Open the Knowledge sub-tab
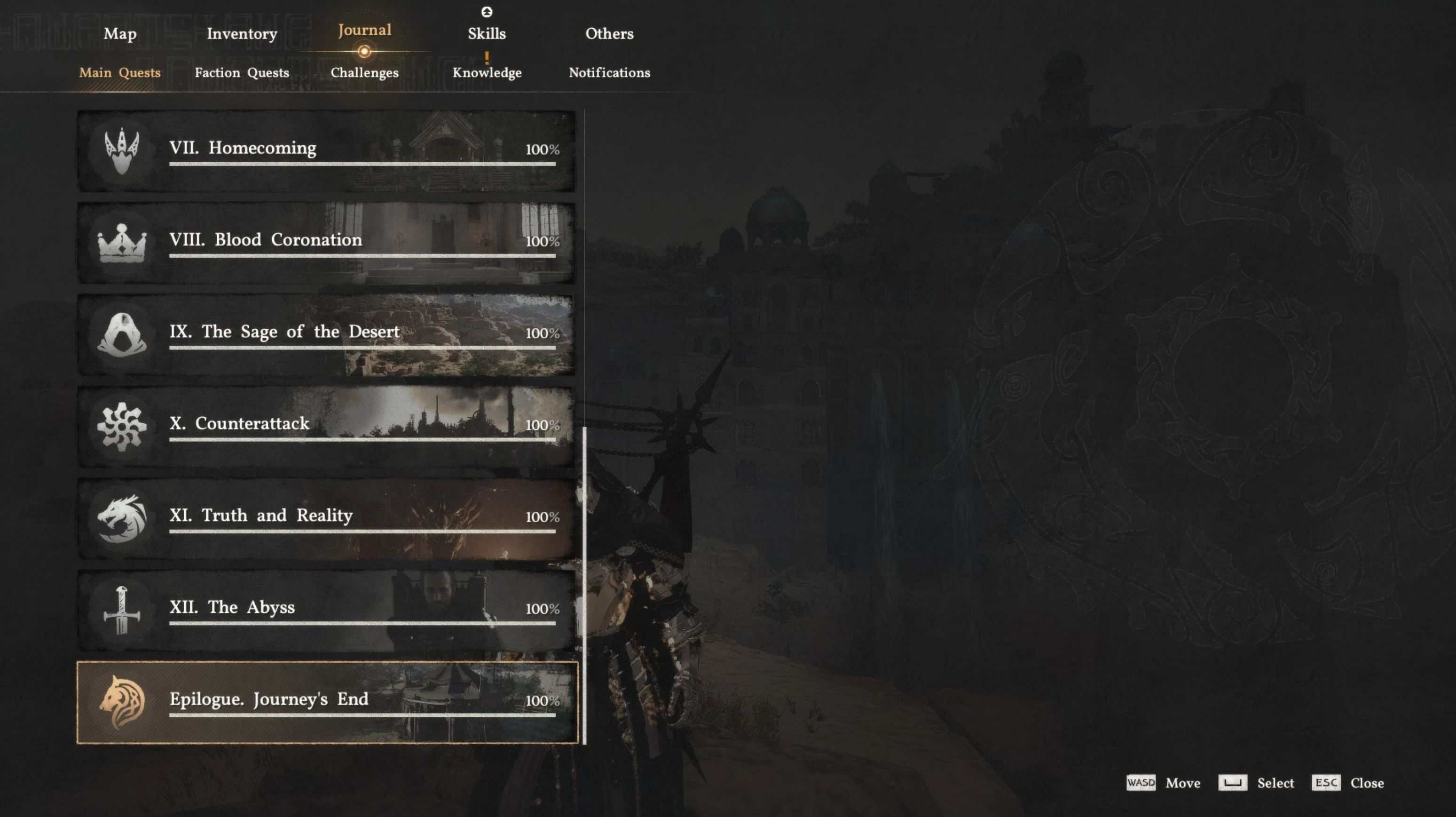Viewport: 1456px width, 817px height. 487,72
